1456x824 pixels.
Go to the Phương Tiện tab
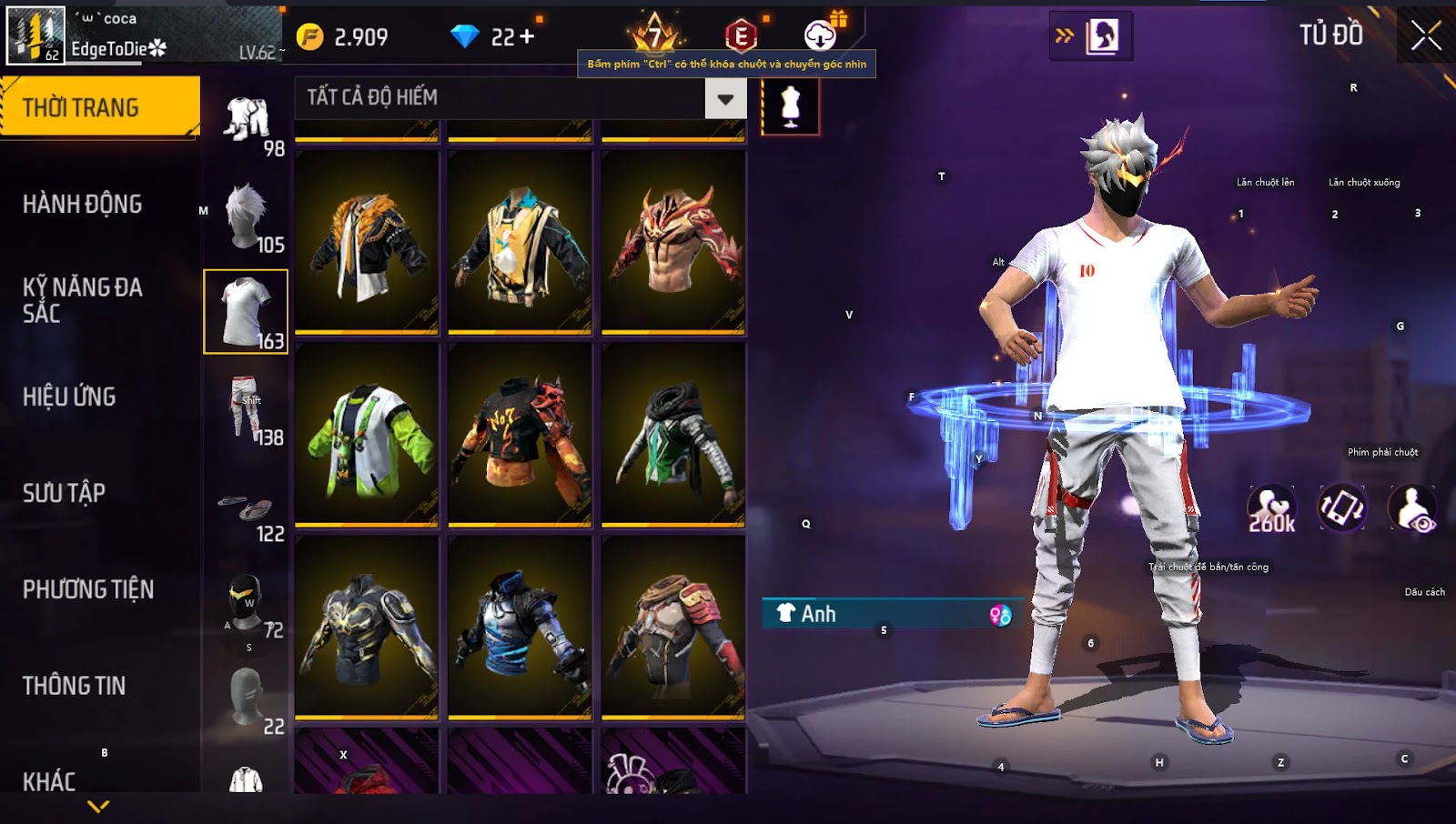(88, 590)
